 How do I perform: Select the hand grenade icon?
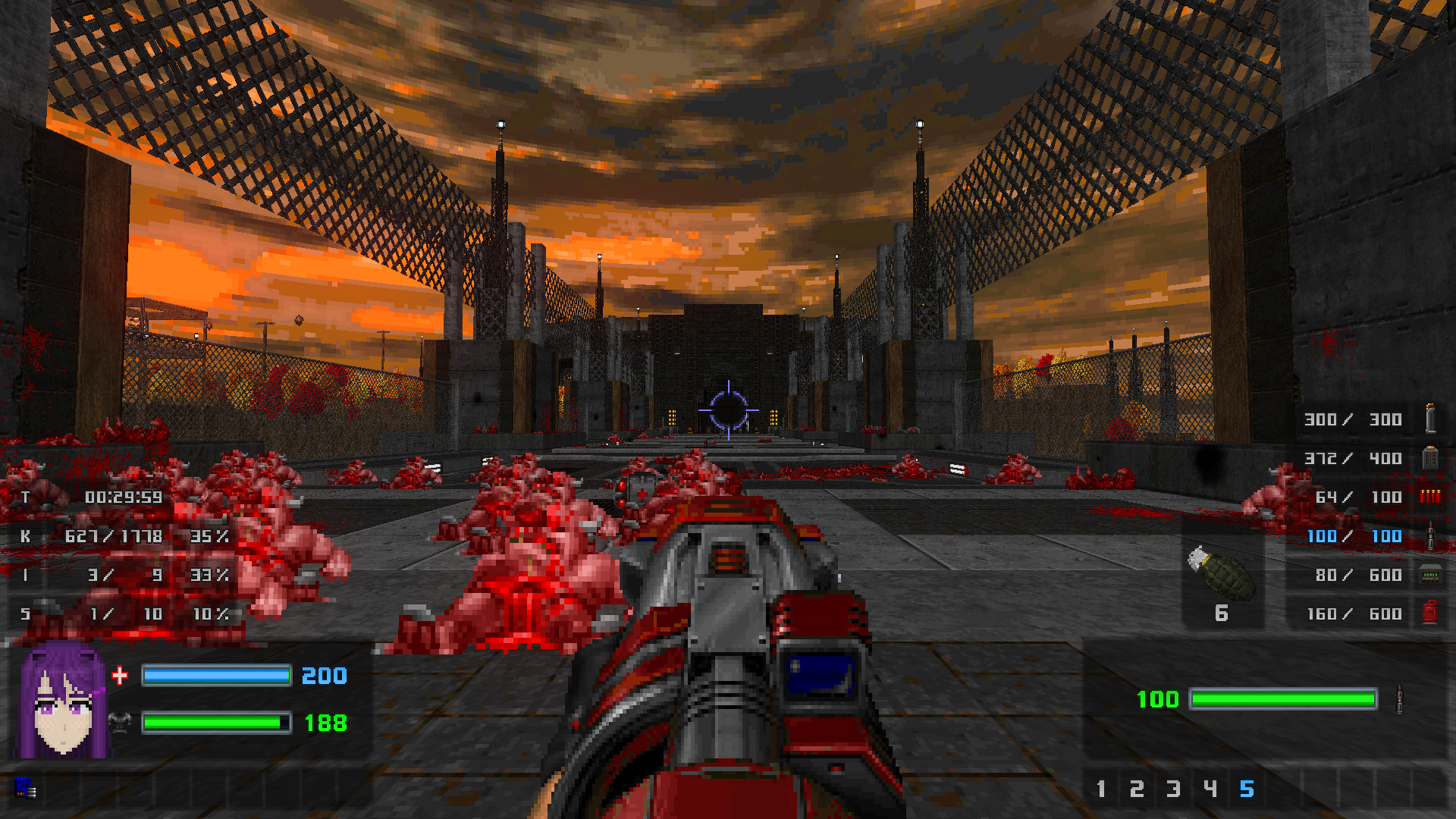coord(1221,574)
